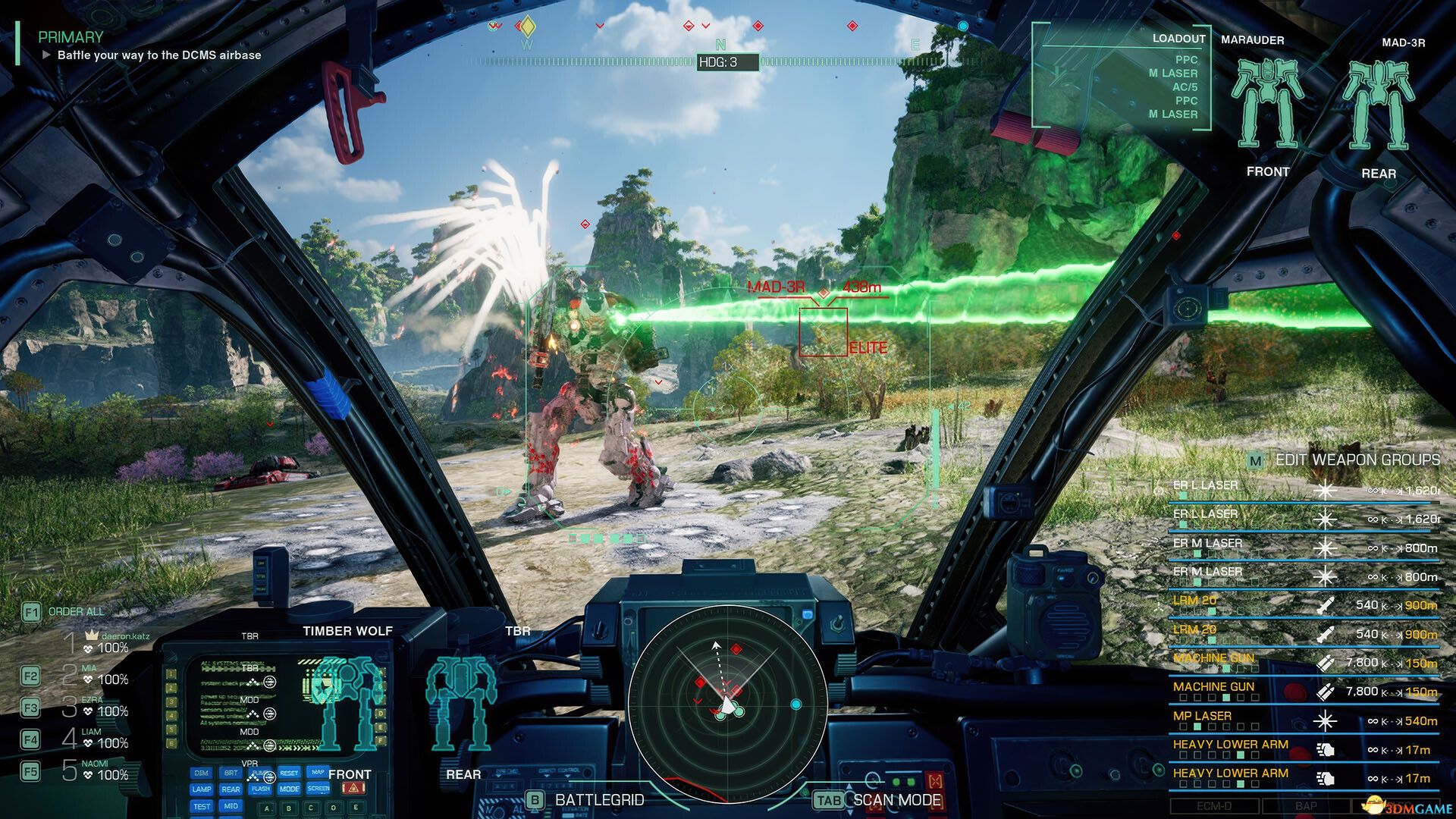
Task: Select the MAD-3R rear armor diagram
Action: click(x=1378, y=106)
